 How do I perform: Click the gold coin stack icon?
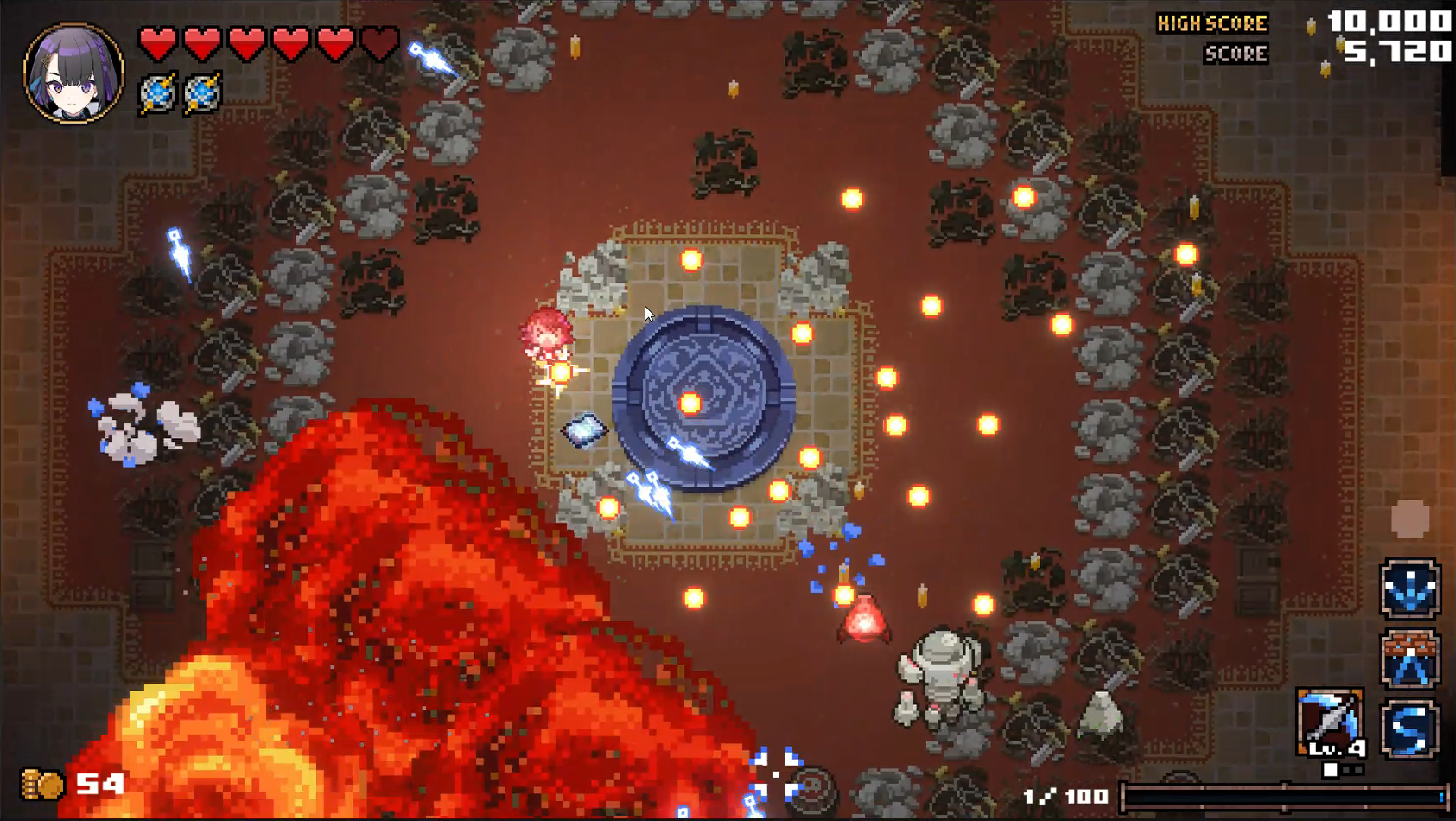[x=42, y=784]
